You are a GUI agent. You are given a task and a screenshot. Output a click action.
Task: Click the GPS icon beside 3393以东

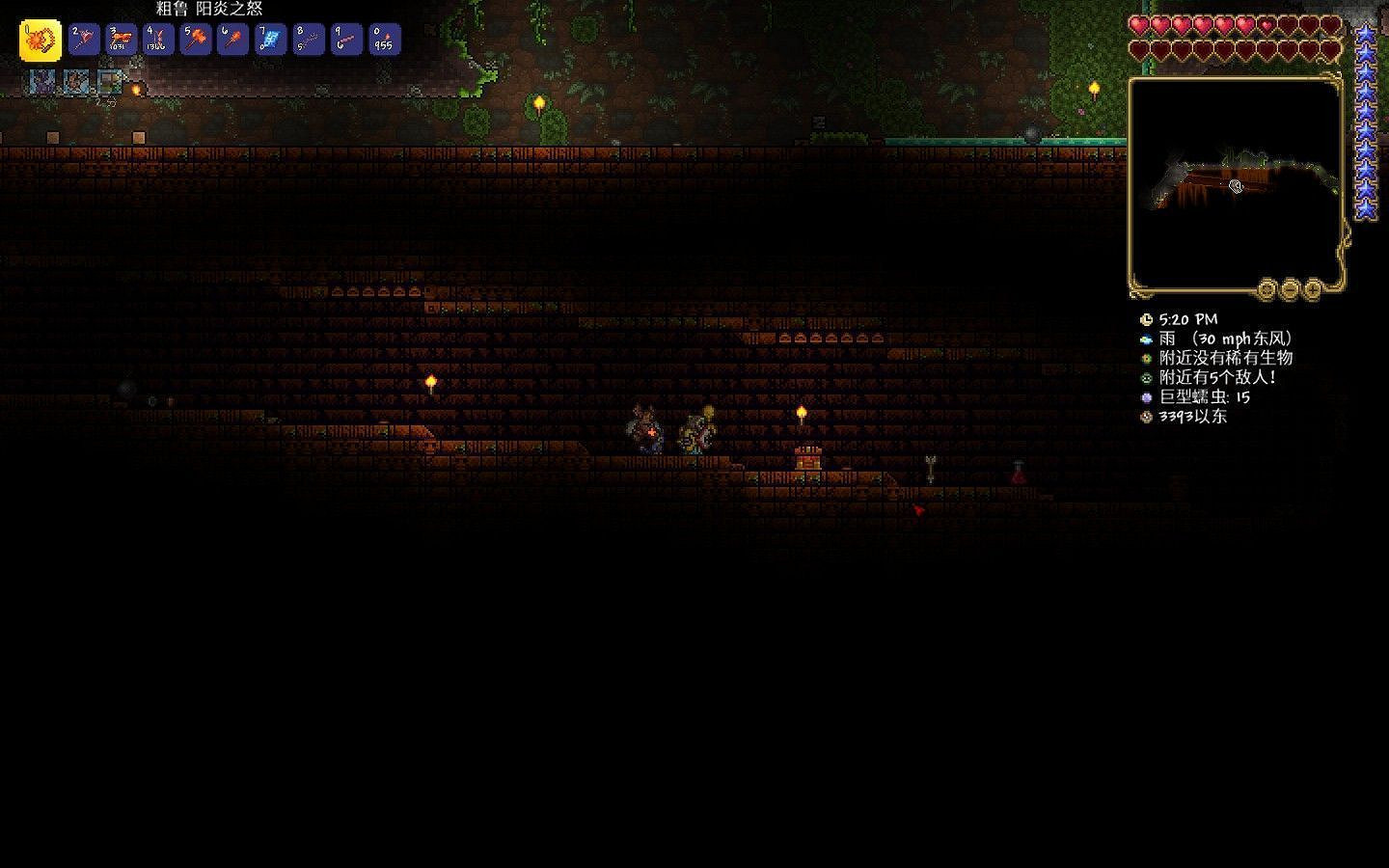[1145, 417]
